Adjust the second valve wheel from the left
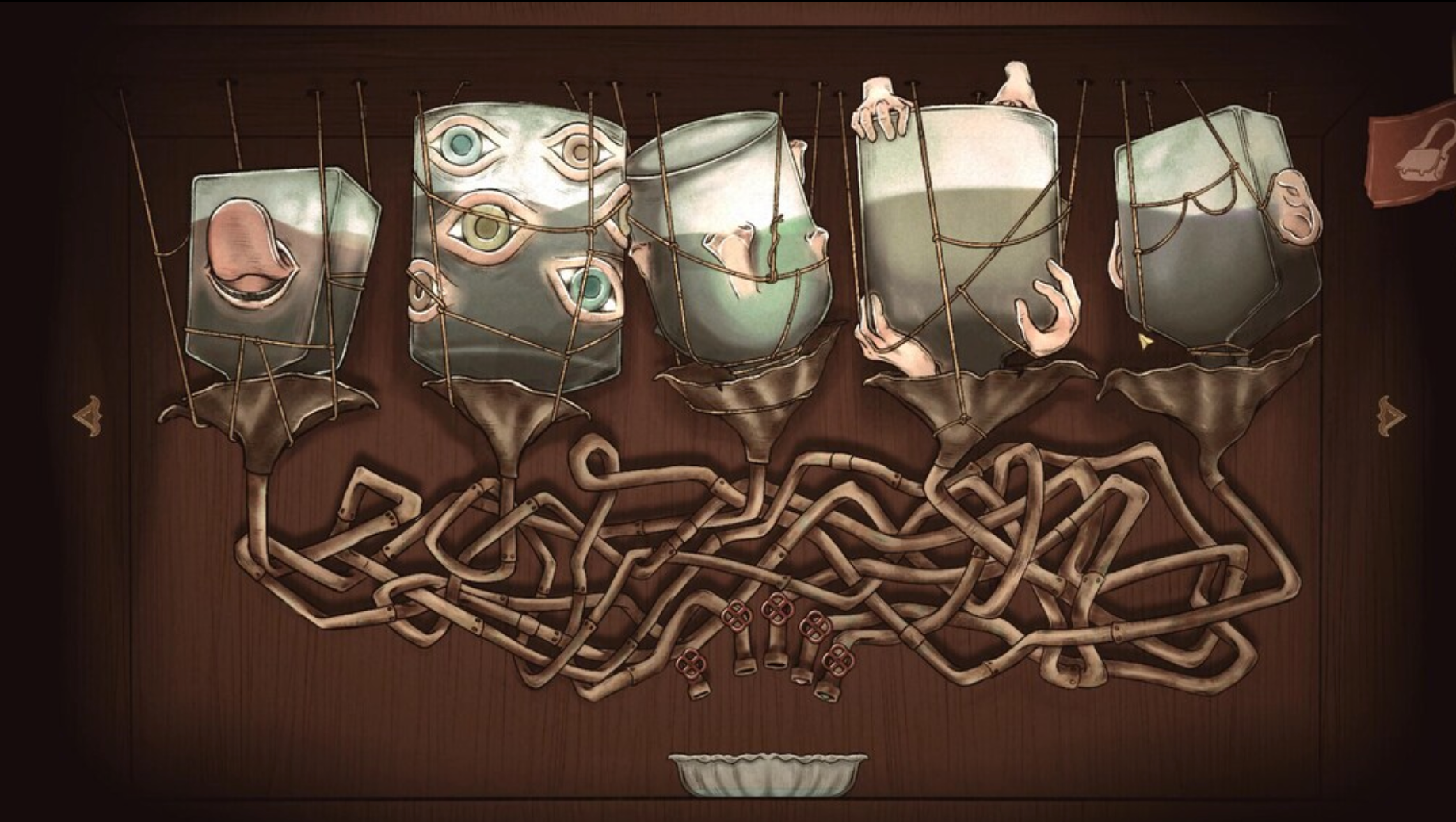The height and width of the screenshot is (822, 1456). pos(736,616)
